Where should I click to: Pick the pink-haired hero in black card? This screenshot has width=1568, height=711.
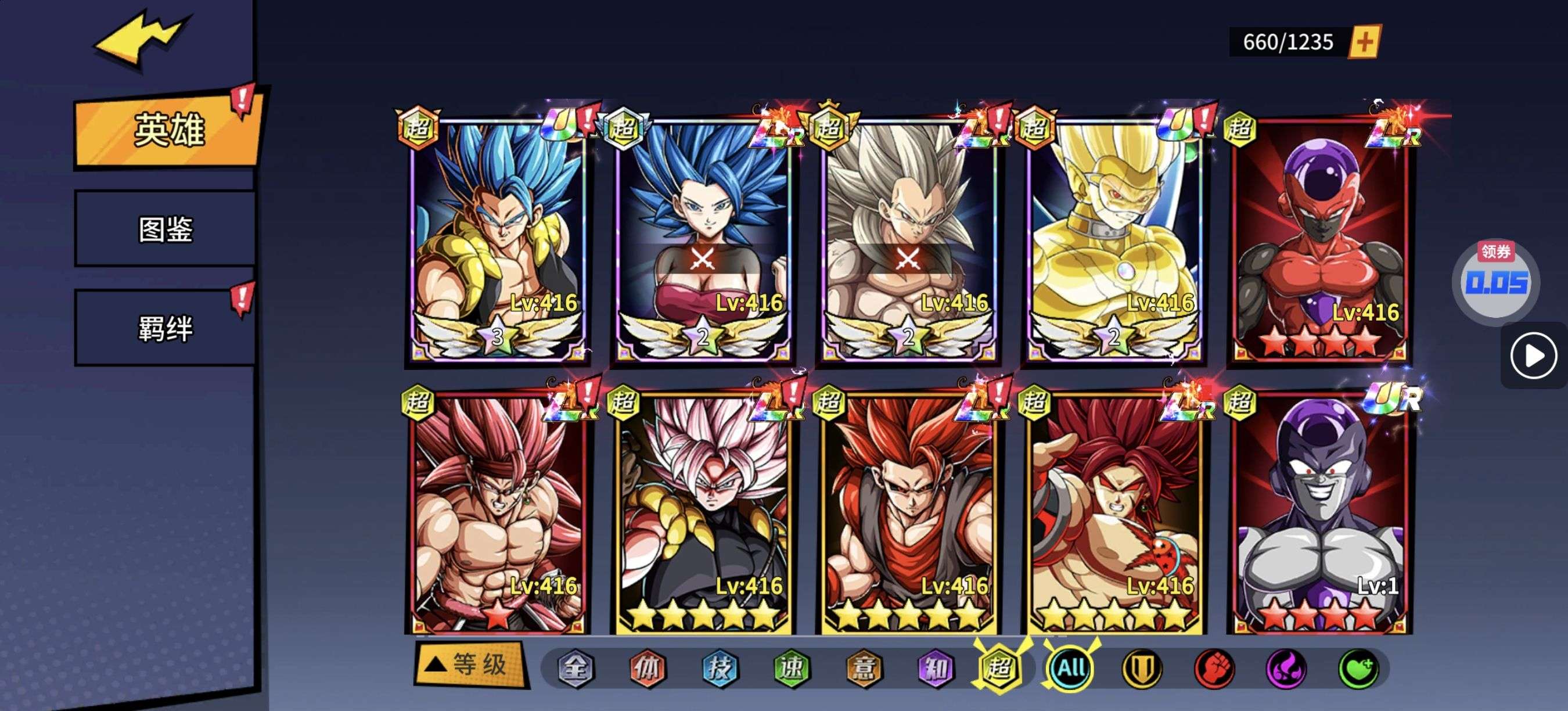(703, 511)
